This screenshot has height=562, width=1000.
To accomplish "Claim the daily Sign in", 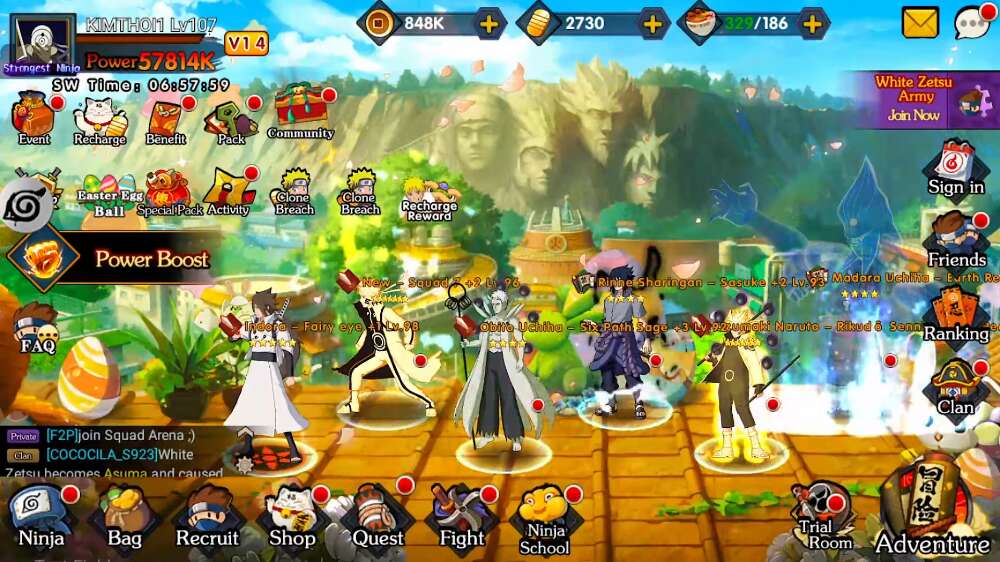I will click(x=956, y=168).
